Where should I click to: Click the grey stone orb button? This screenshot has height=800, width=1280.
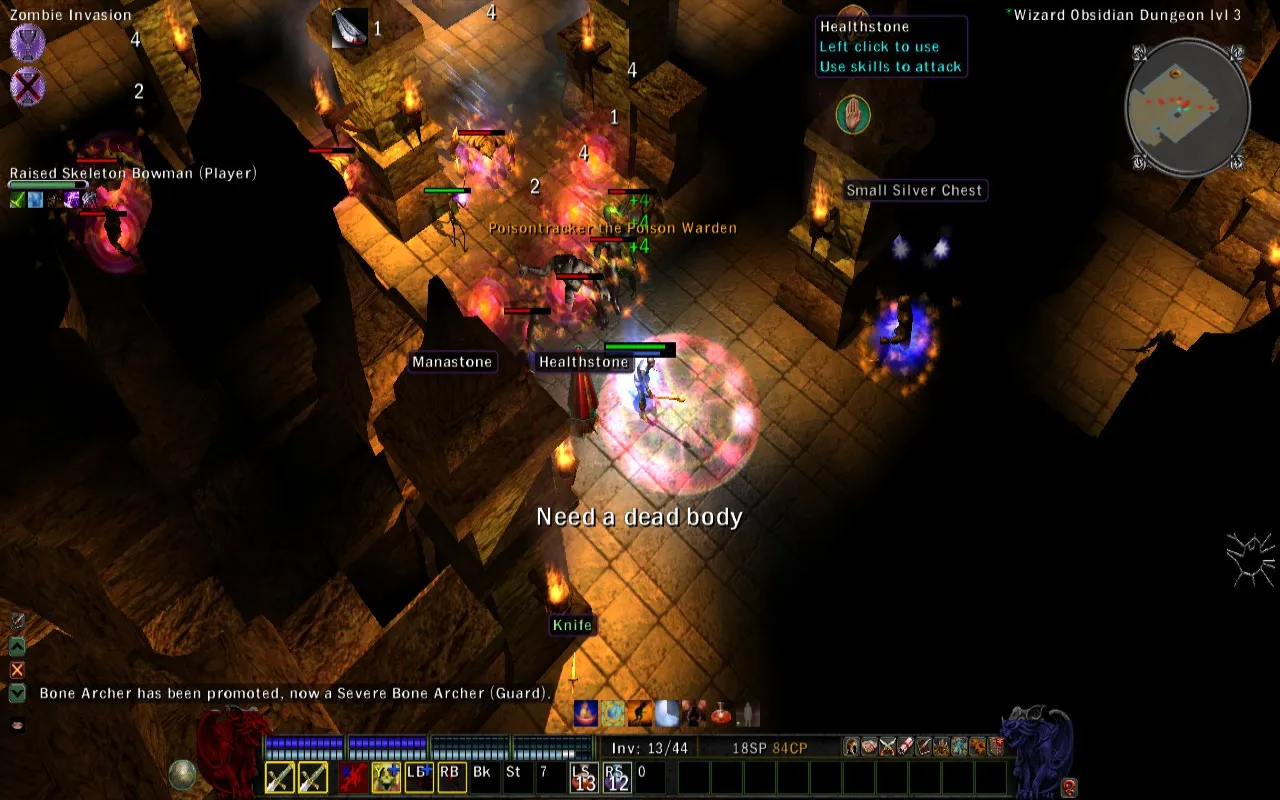pos(182,775)
